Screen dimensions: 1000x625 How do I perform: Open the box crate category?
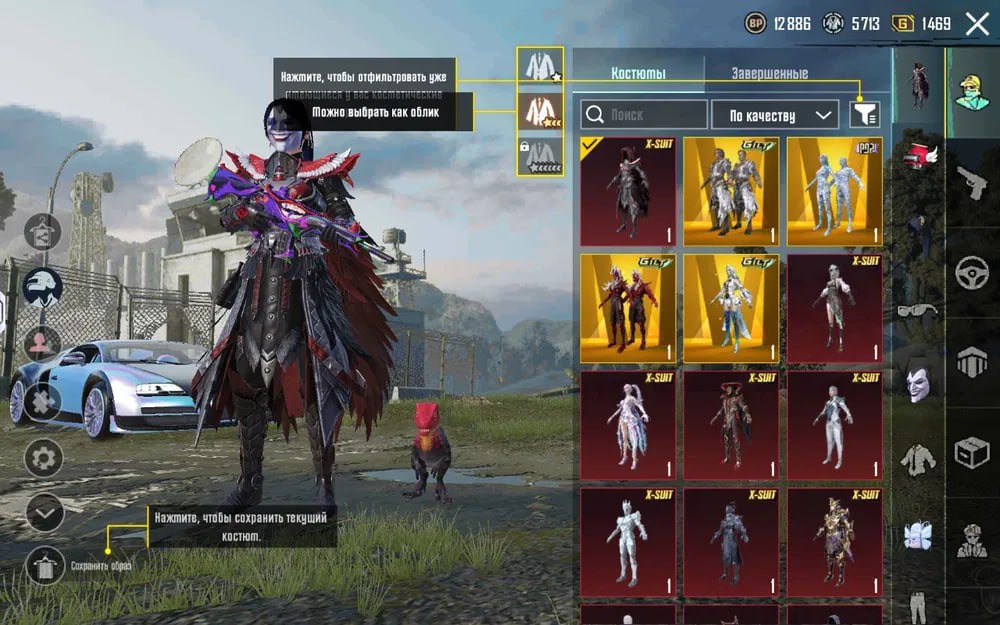coord(971,451)
